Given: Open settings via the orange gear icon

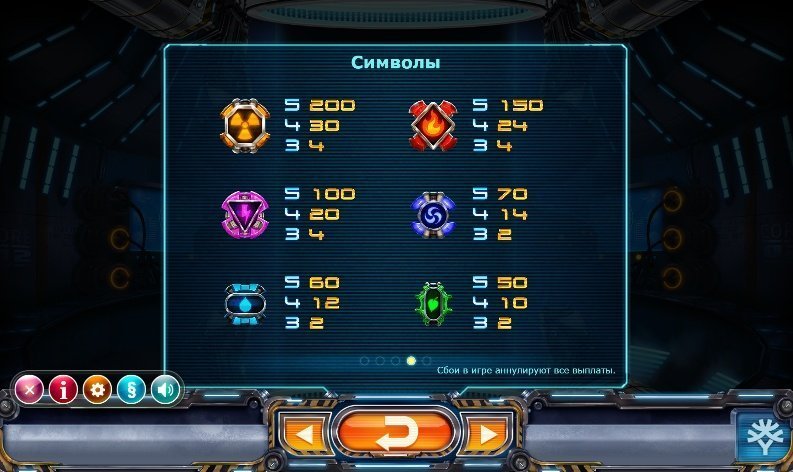Looking at the screenshot, I should click(x=97, y=389).
